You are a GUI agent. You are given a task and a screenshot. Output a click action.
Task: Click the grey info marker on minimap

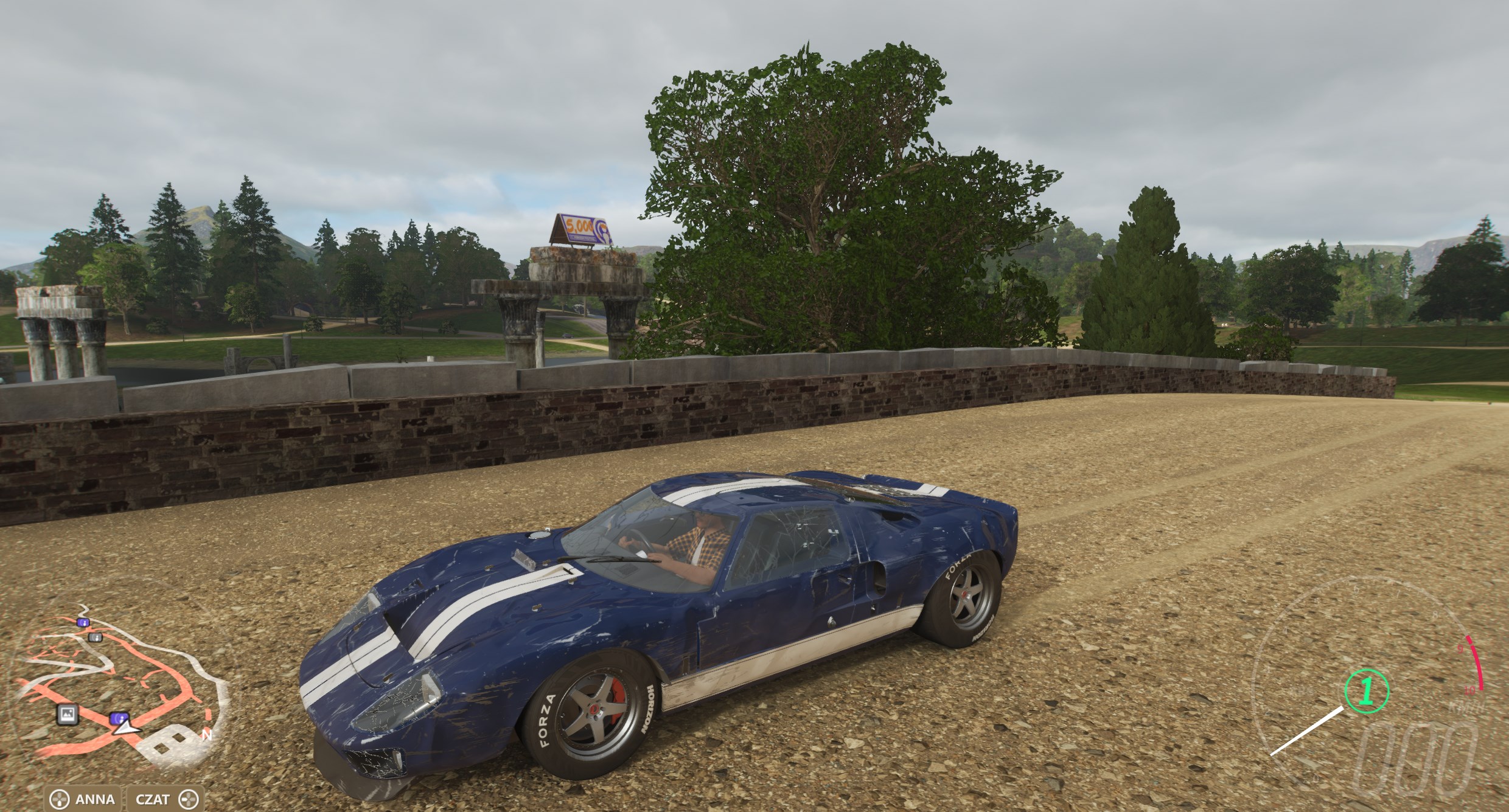[94, 637]
